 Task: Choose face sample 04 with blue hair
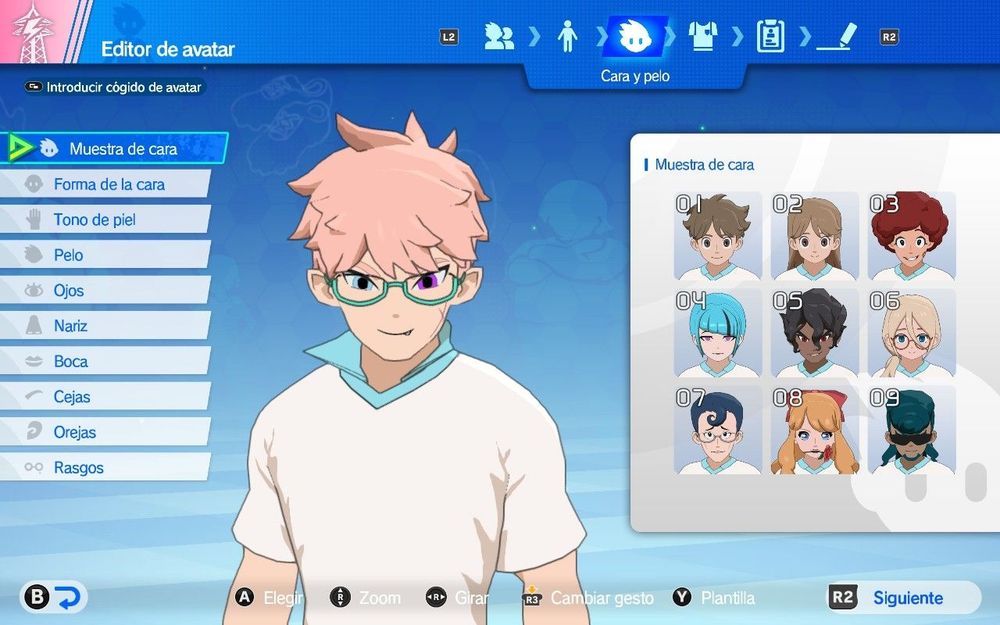(x=718, y=334)
